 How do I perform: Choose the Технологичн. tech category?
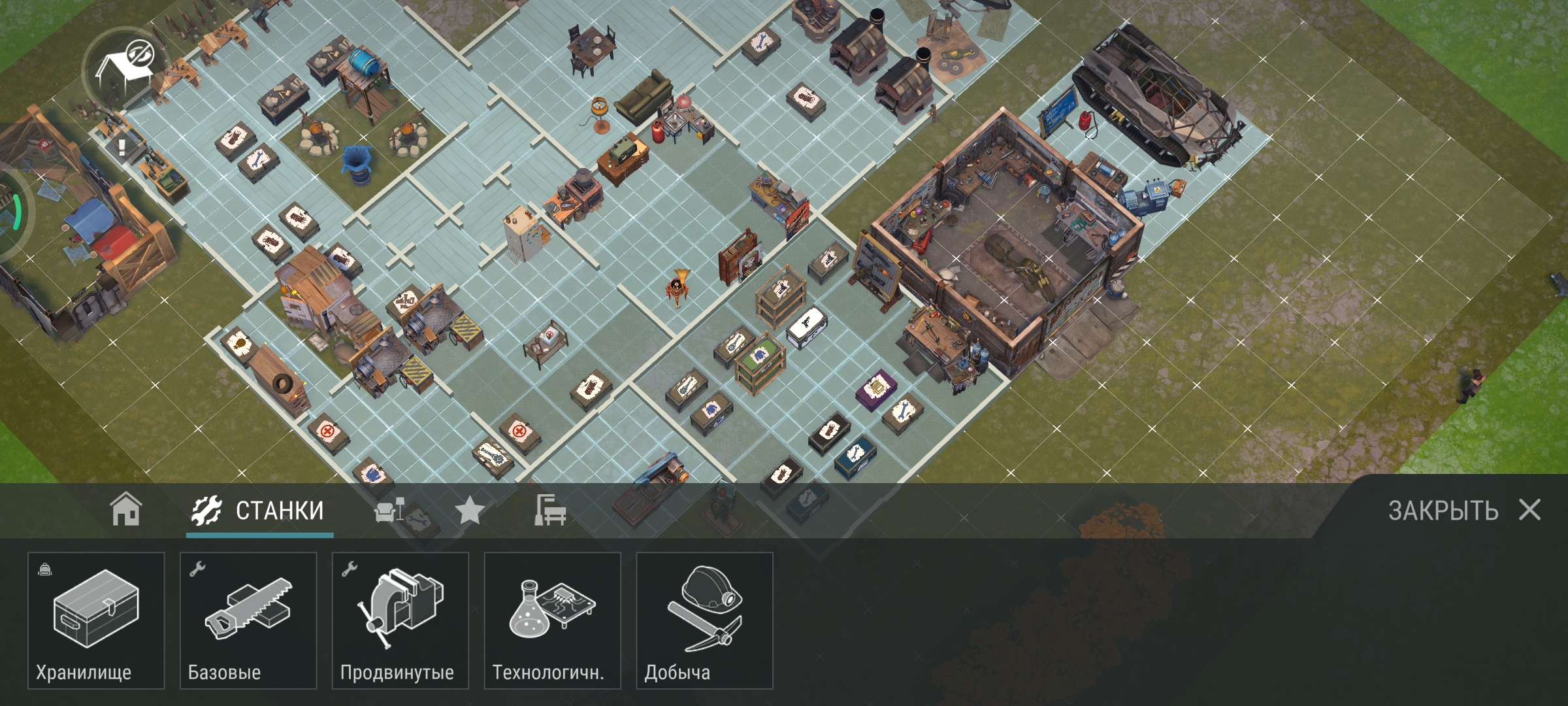pos(553,620)
